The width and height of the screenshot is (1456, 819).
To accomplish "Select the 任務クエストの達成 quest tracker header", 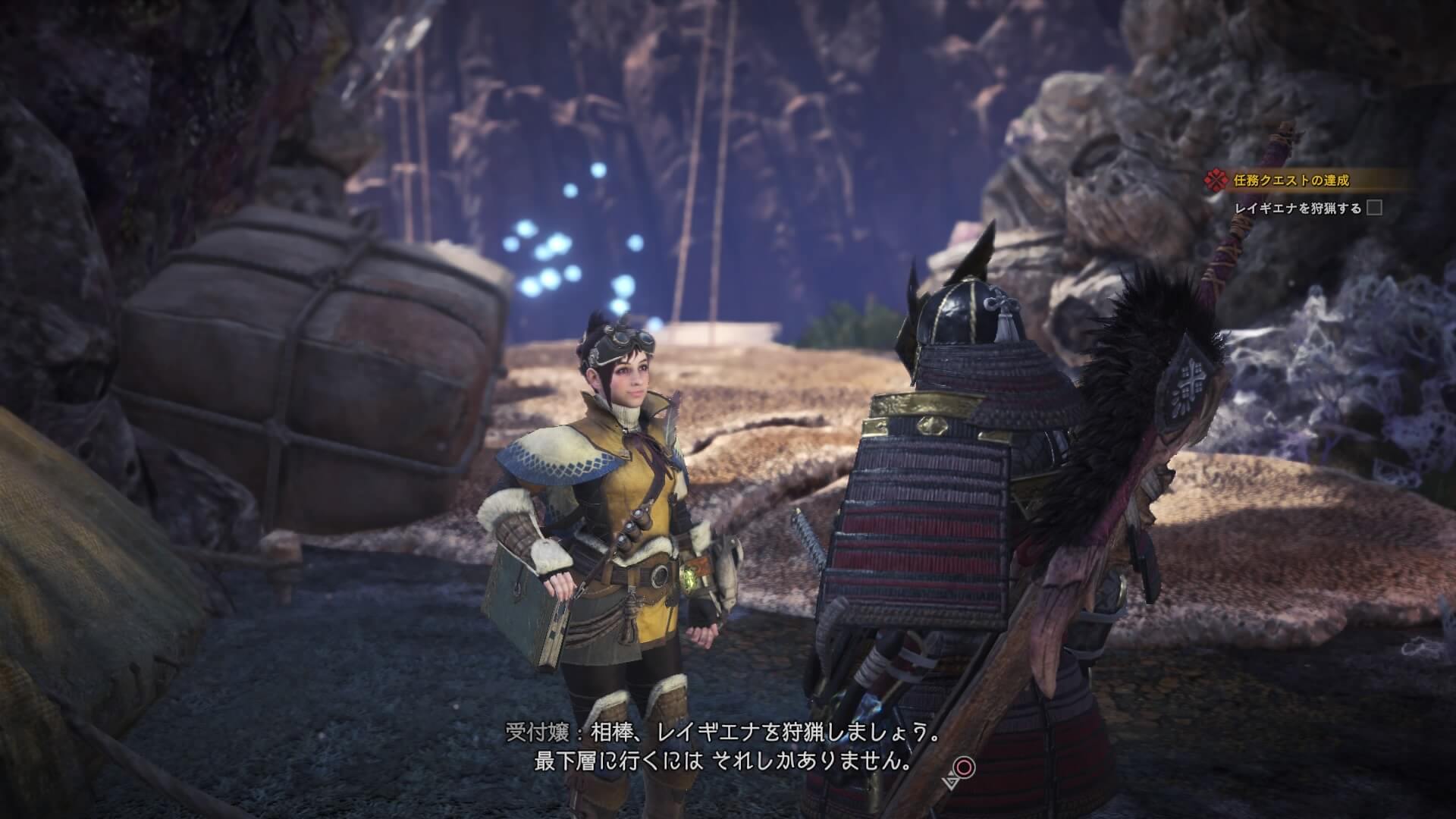I will pos(1288,180).
